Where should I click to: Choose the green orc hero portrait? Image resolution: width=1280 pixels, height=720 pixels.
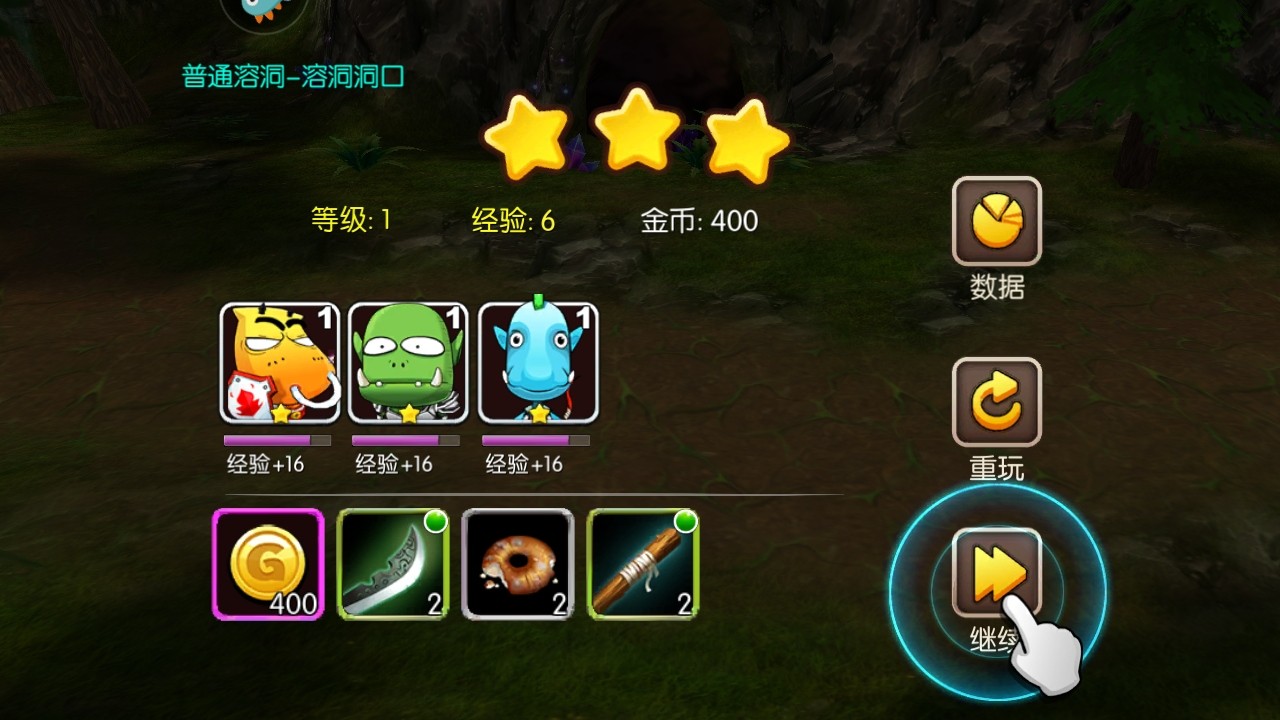tap(409, 362)
